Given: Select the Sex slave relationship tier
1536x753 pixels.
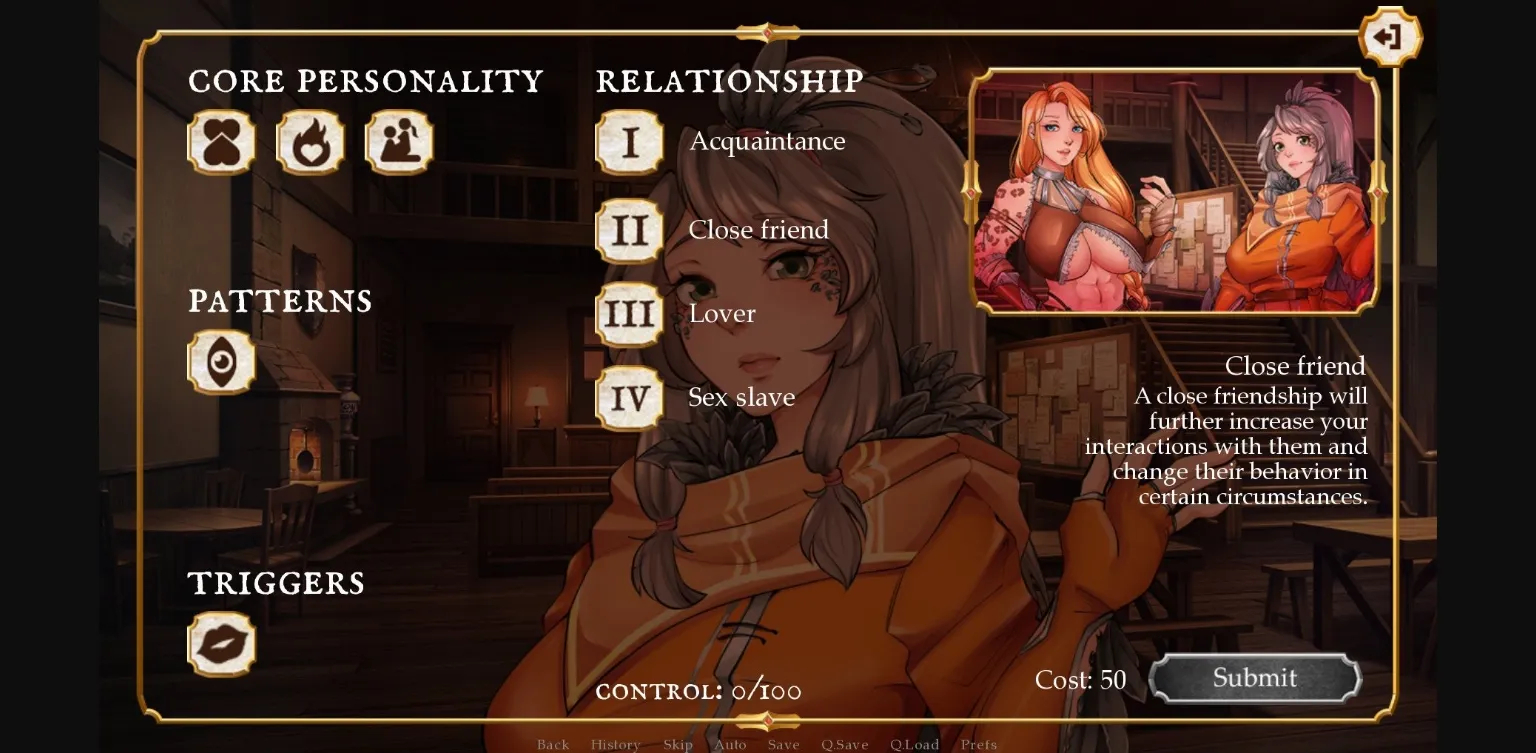Looking at the screenshot, I should coord(741,397).
